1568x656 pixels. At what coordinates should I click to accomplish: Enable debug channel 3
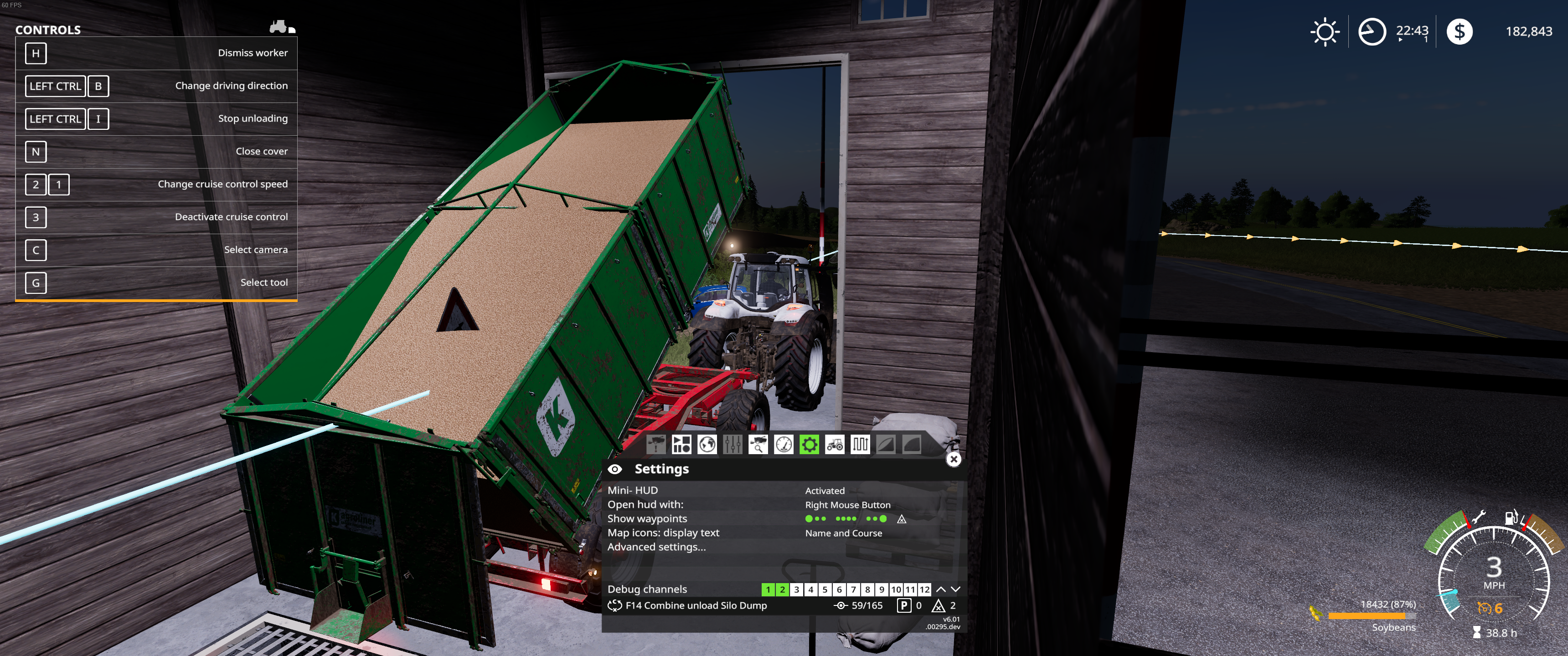pyautogui.click(x=796, y=589)
